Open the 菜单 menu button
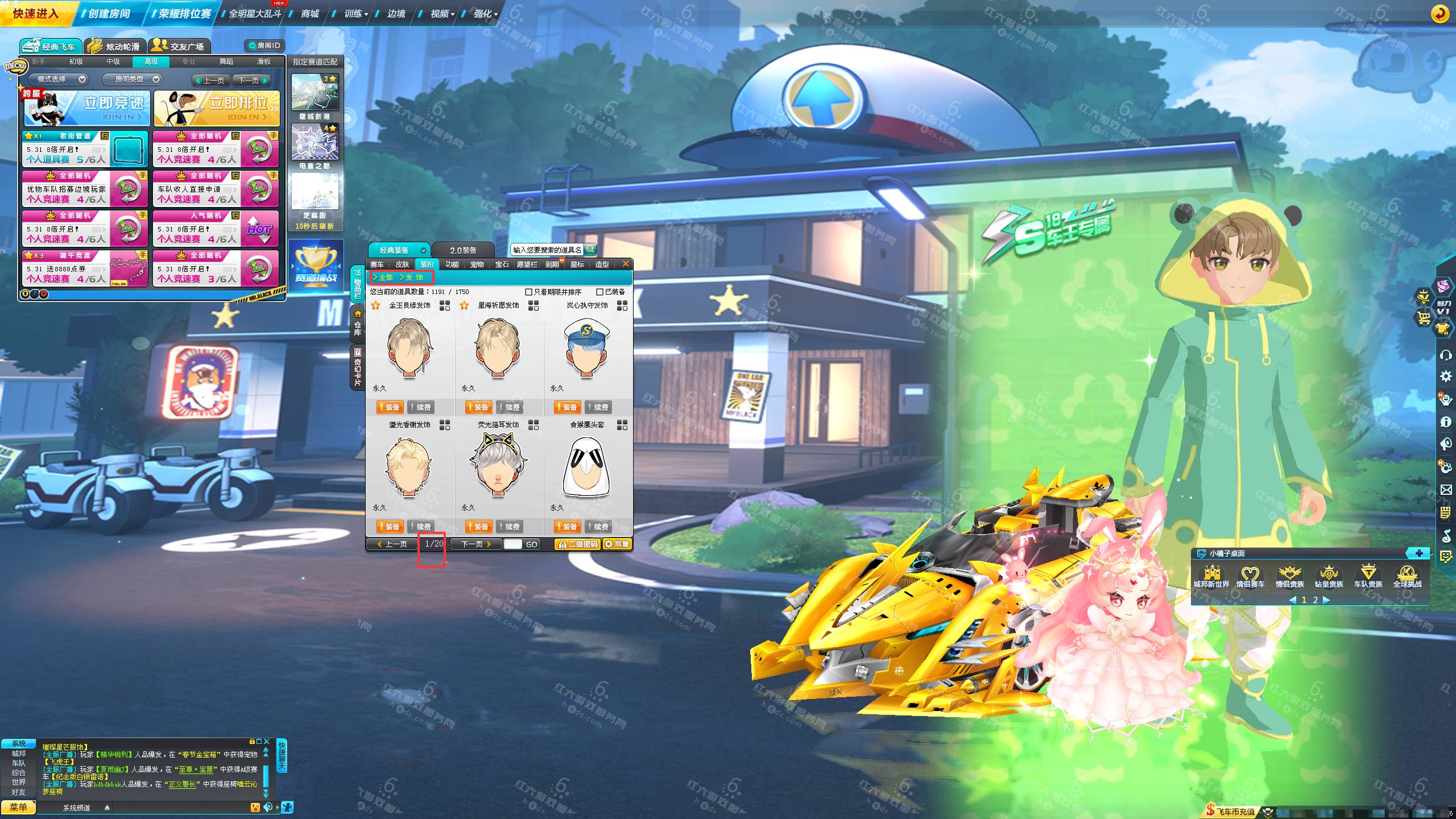Image resolution: width=1456 pixels, height=819 pixels. 18,807
